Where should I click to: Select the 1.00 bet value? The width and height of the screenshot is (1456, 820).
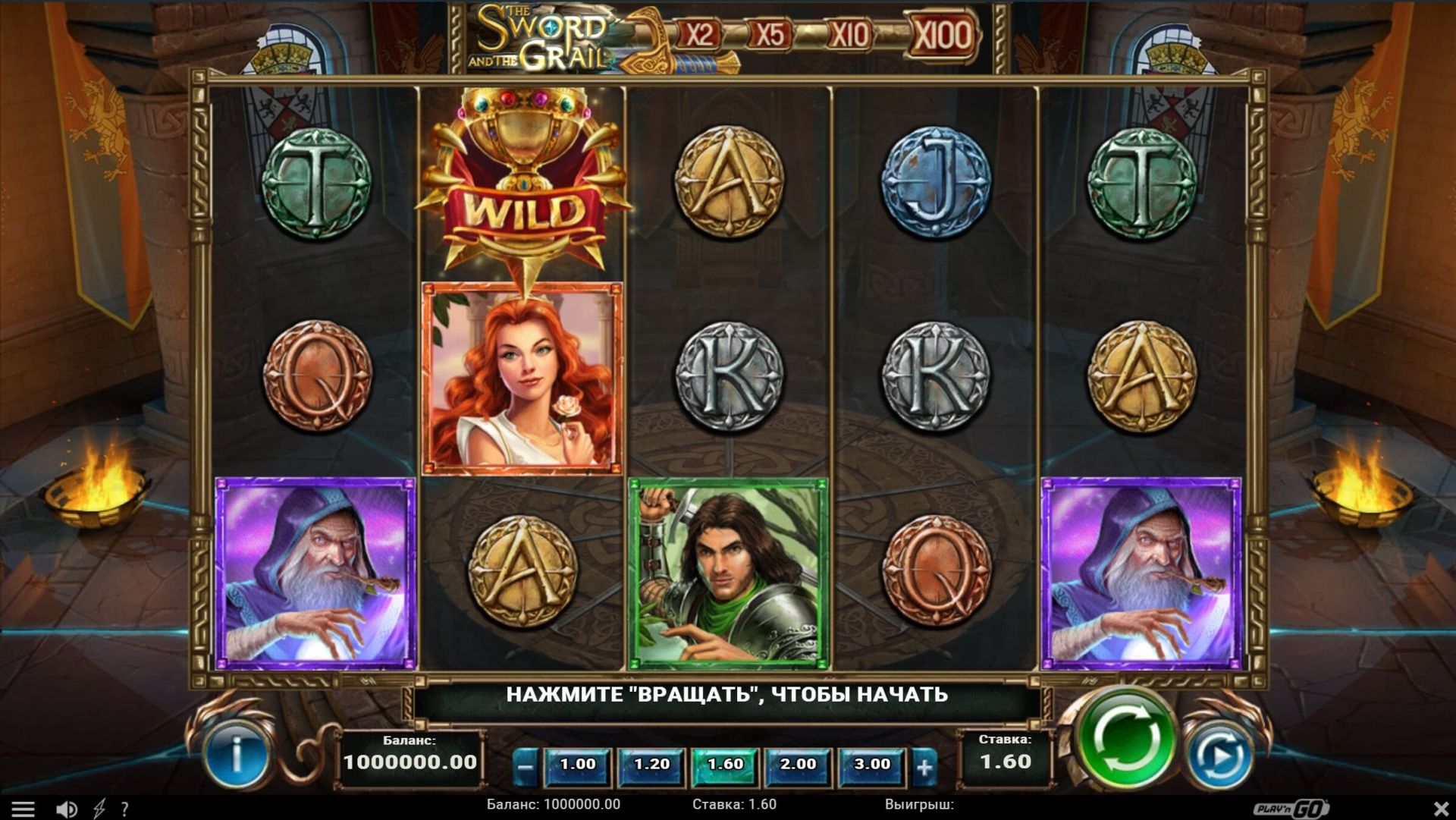pos(577,765)
